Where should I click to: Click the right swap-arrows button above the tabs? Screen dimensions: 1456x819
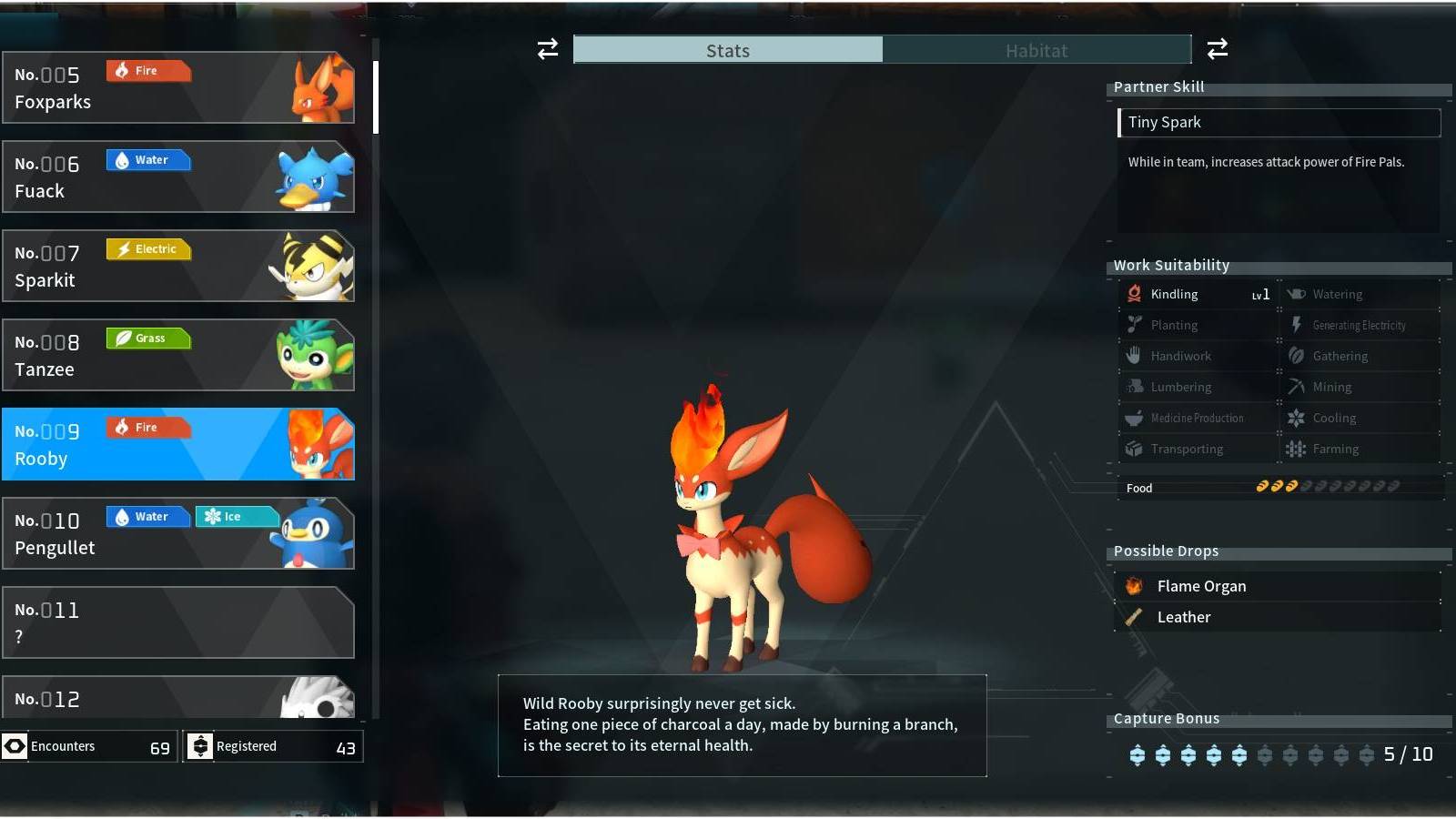click(1218, 50)
